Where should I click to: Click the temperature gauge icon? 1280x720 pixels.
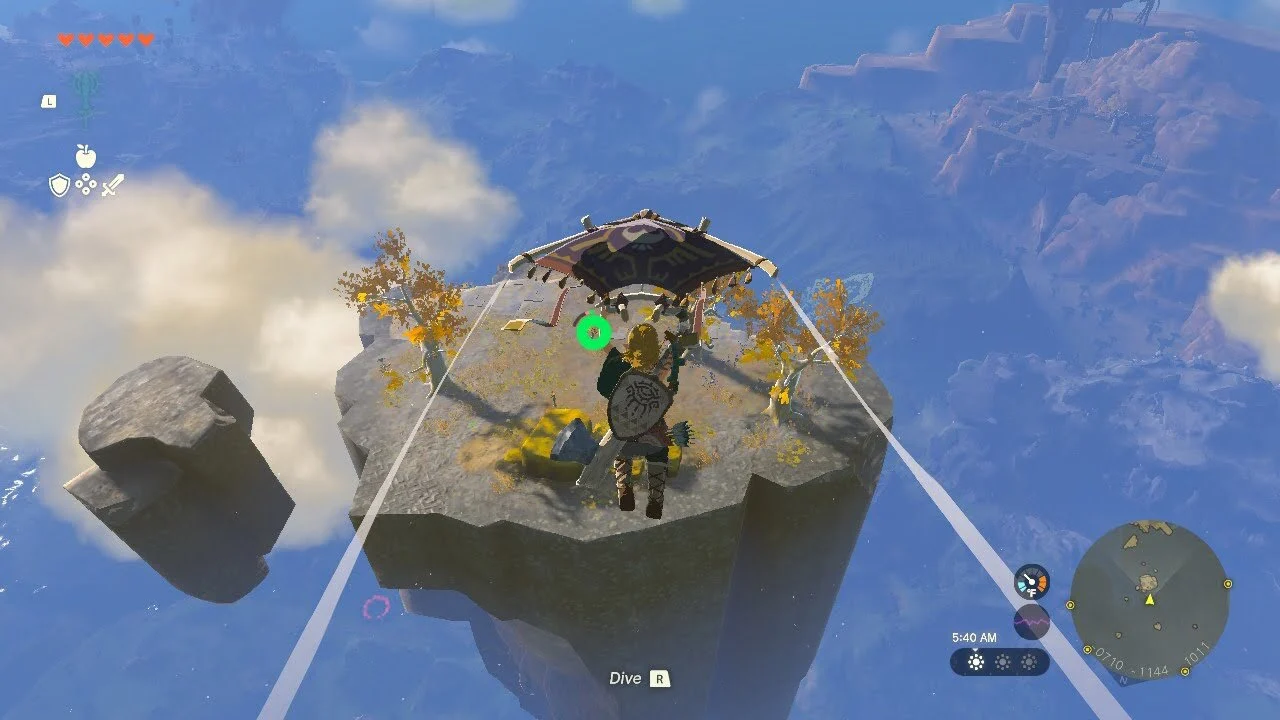(x=1031, y=582)
